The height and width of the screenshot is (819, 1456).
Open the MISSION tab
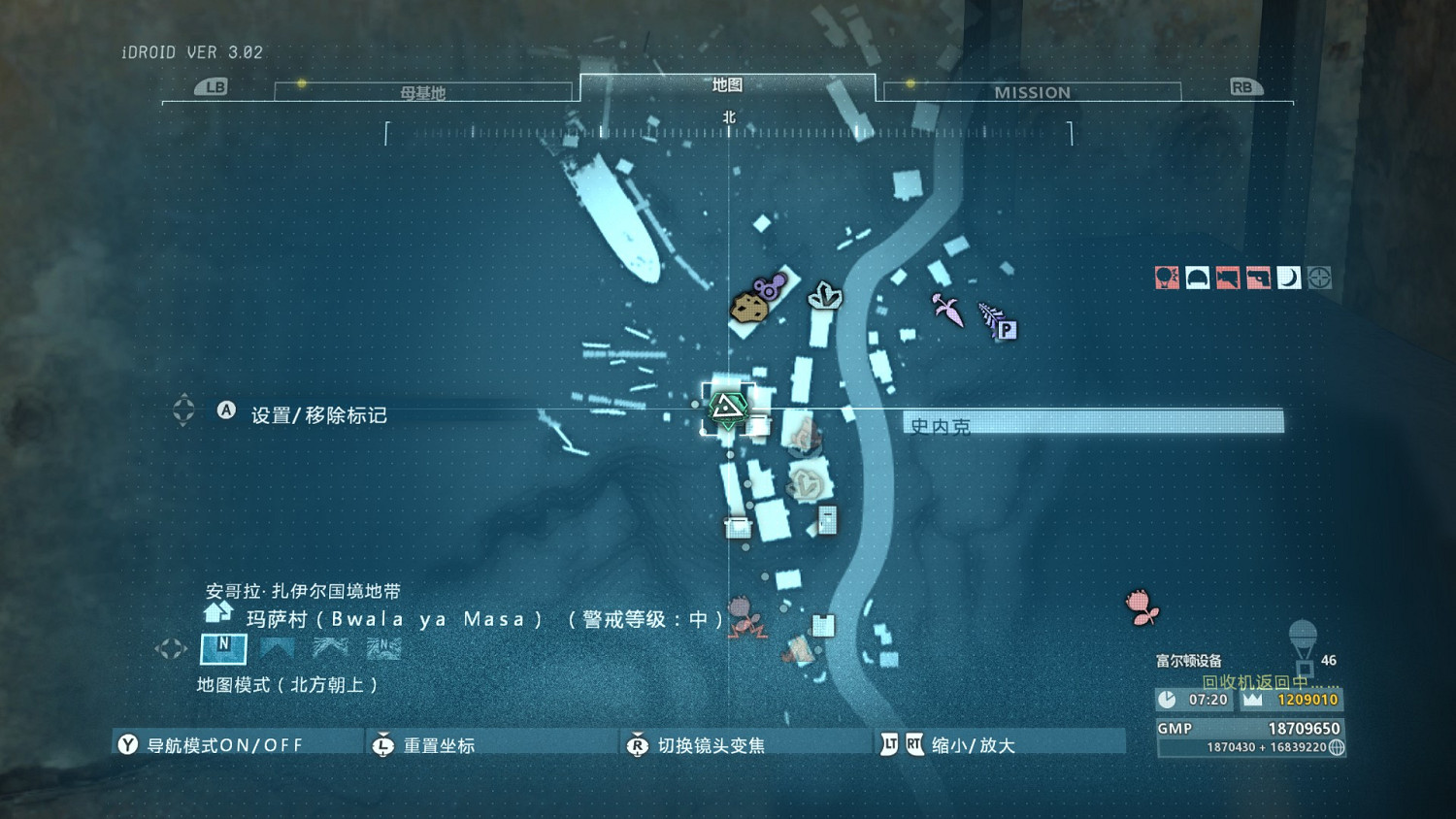pyautogui.click(x=1032, y=92)
